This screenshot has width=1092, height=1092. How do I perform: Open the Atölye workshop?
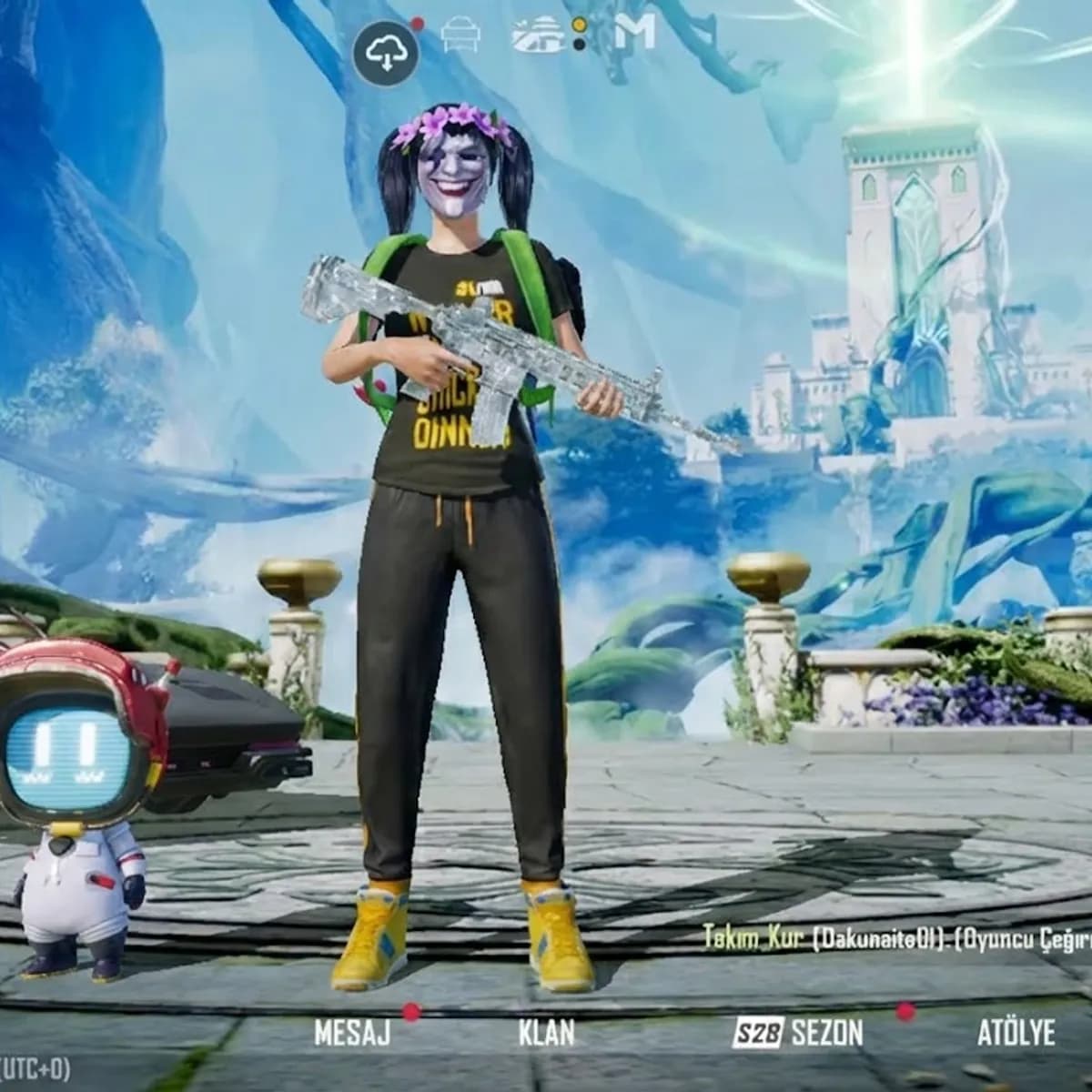tap(1016, 1033)
